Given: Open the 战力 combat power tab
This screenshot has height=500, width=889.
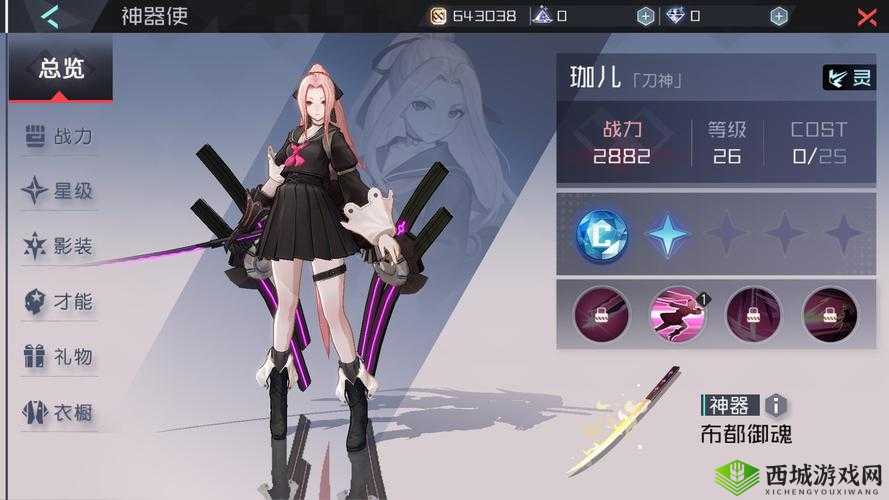Looking at the screenshot, I should coord(60,137).
